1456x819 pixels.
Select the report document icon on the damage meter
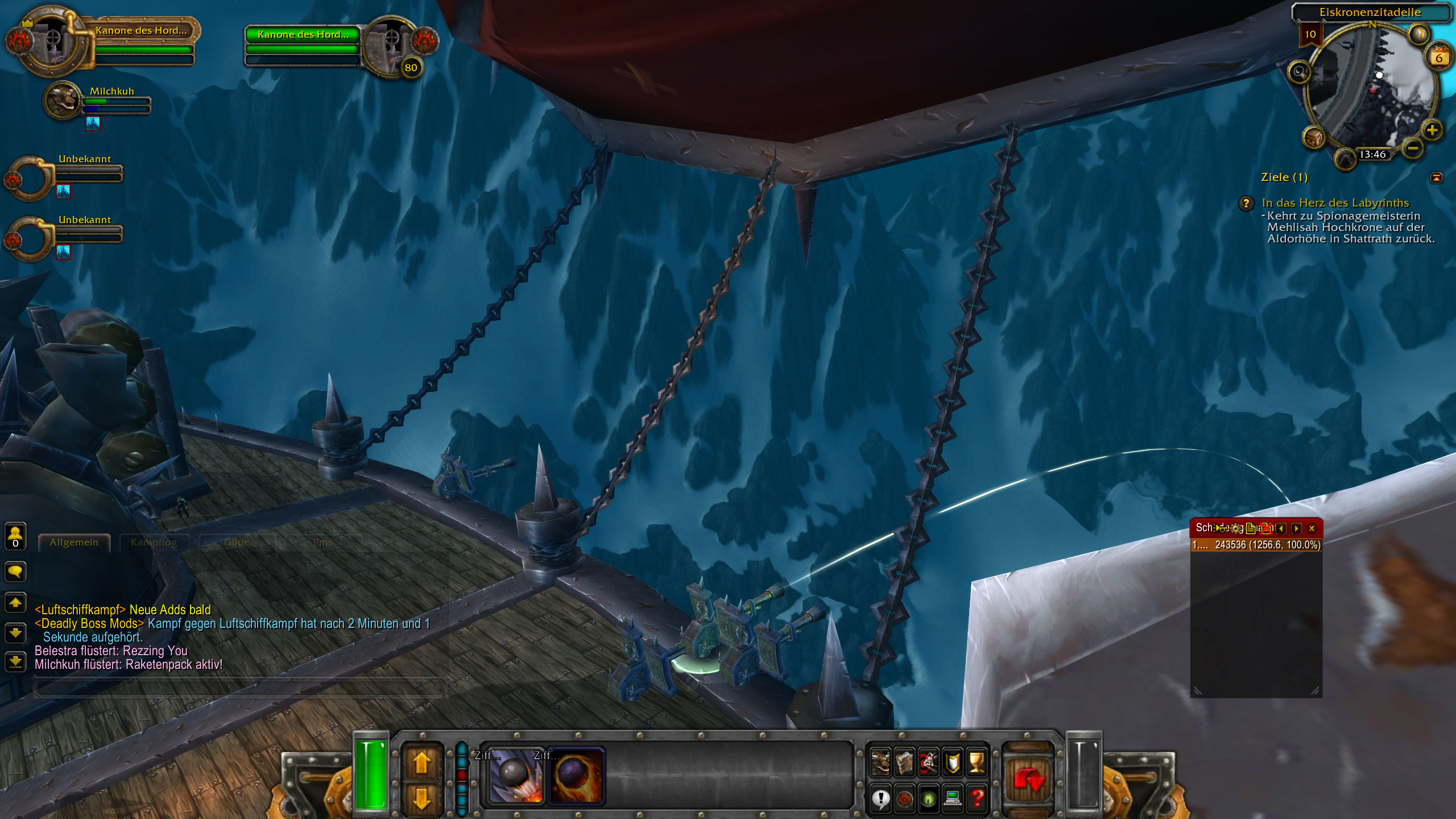(1250, 529)
